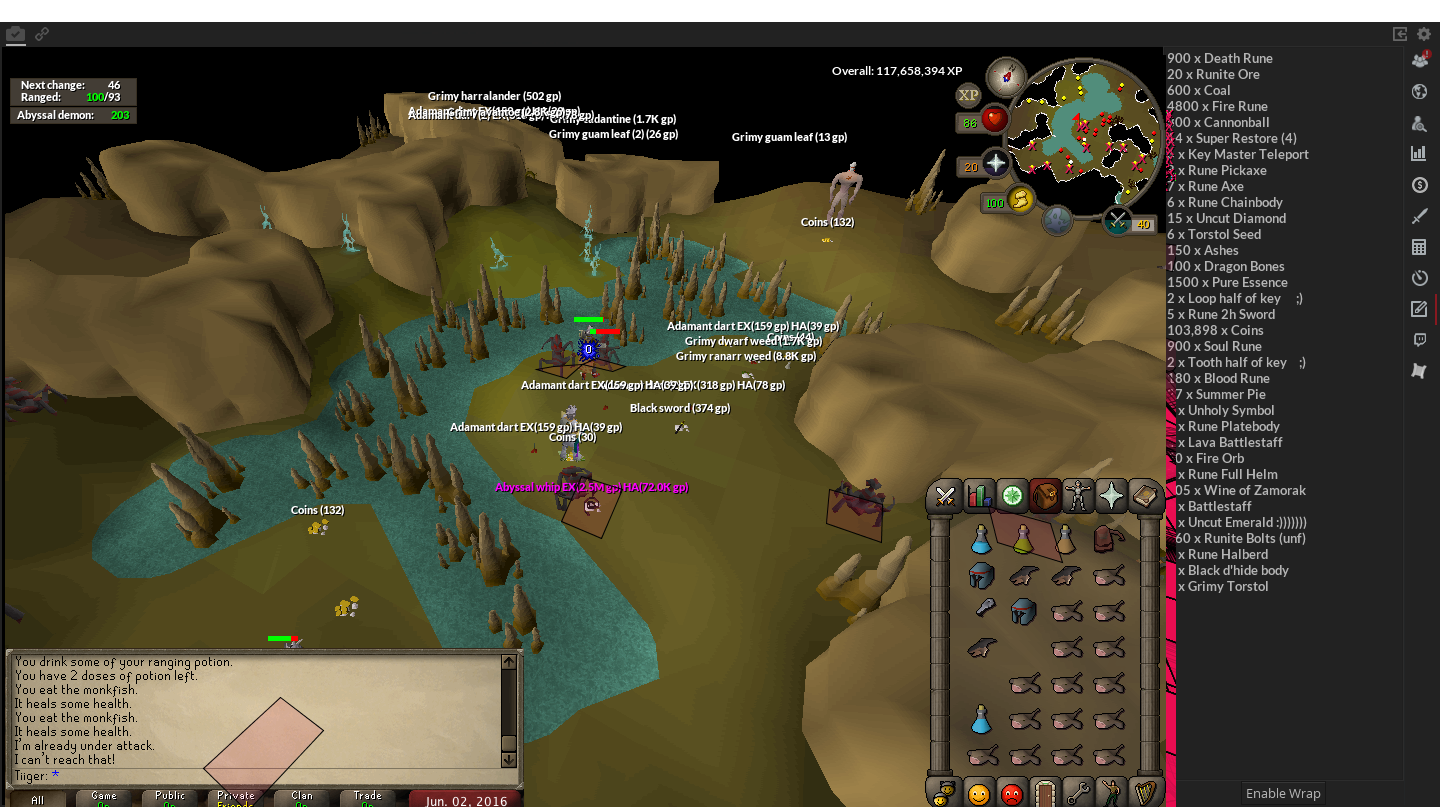This screenshot has height=807, width=1440.
Task: Open the Settings wrench tab
Action: [x=1078, y=794]
